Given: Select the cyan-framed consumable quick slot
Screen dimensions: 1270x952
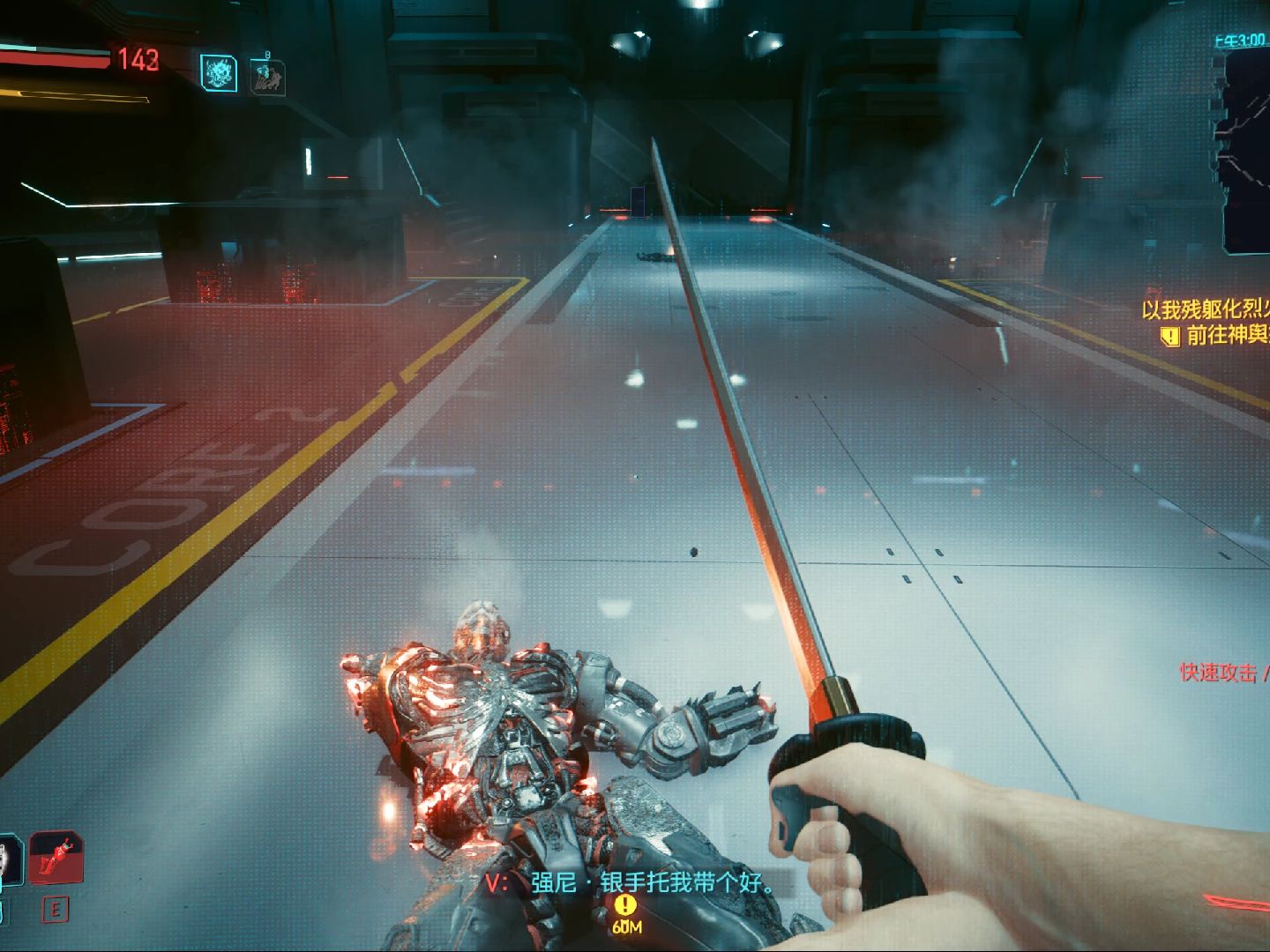Looking at the screenshot, I should [9, 861].
